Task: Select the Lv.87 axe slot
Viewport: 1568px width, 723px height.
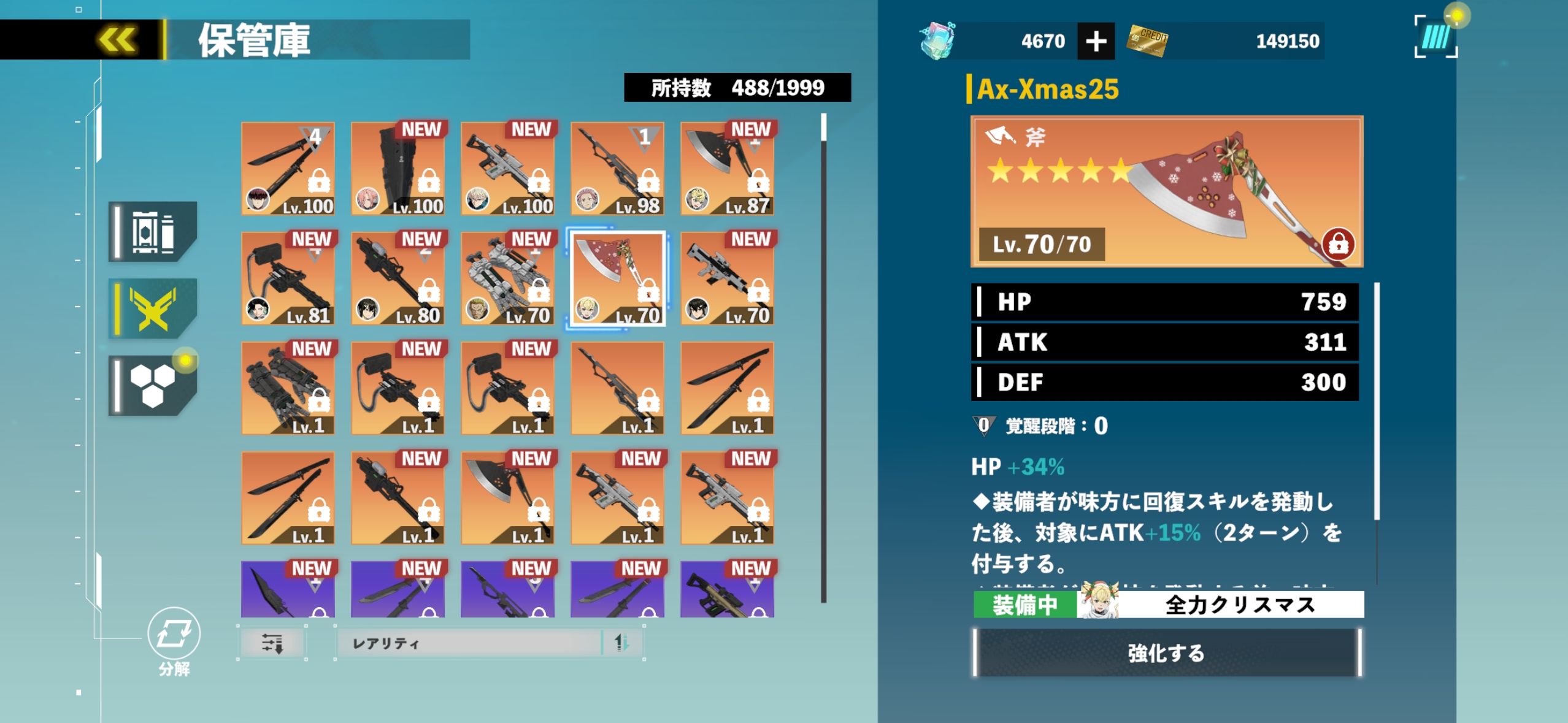Action: [727, 169]
